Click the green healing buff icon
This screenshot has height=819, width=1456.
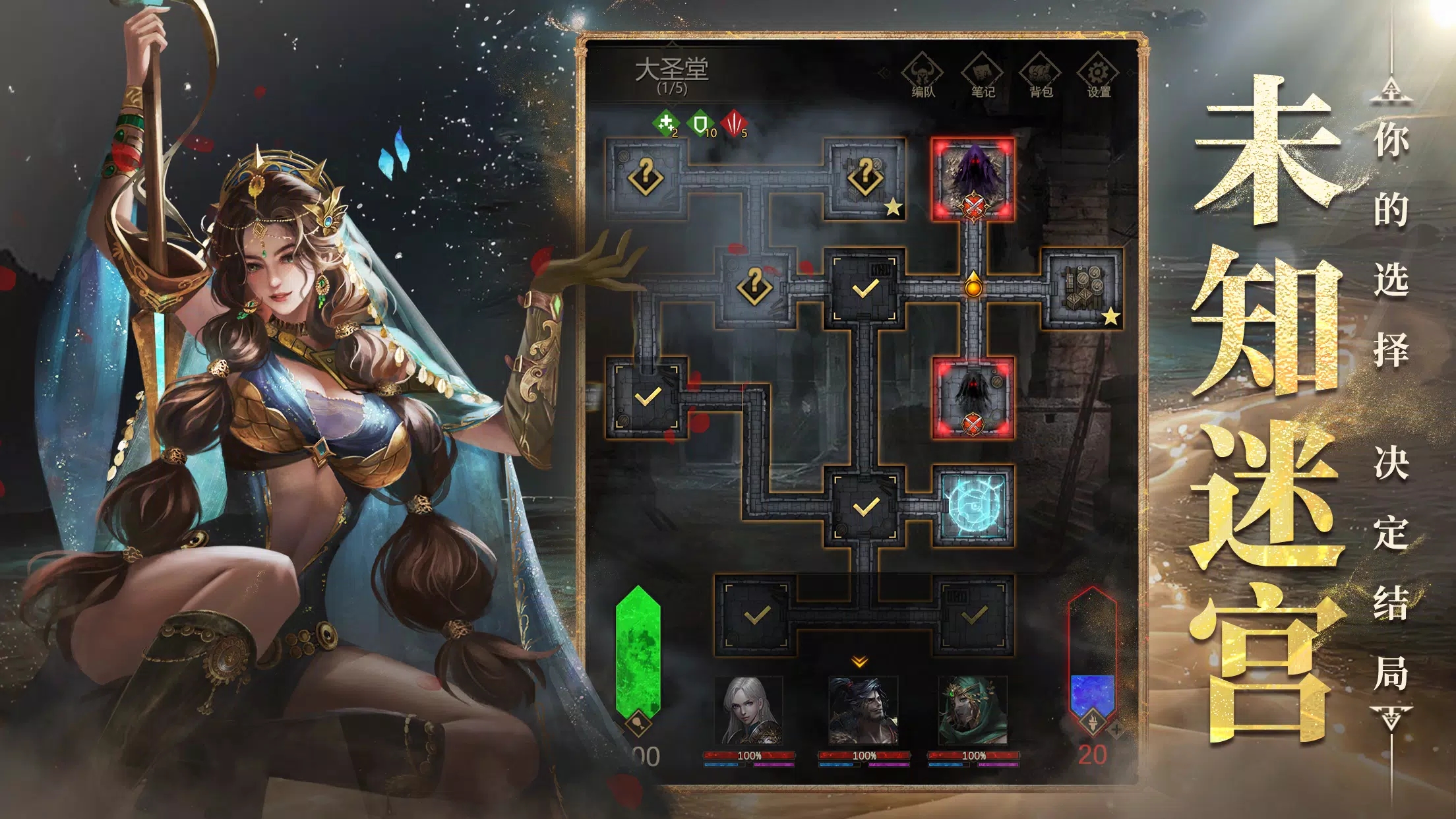[x=666, y=123]
